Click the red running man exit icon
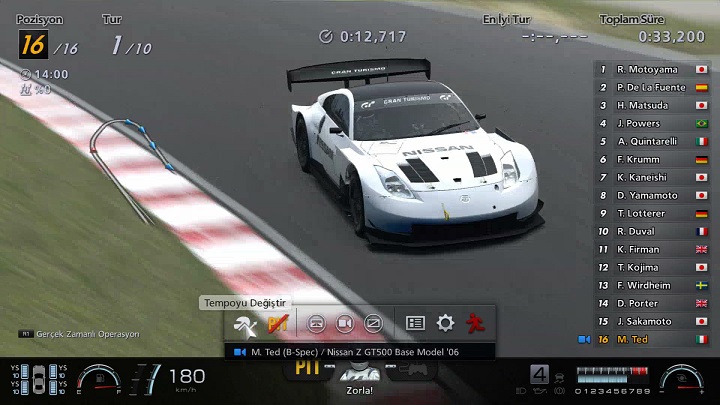 pyautogui.click(x=475, y=324)
